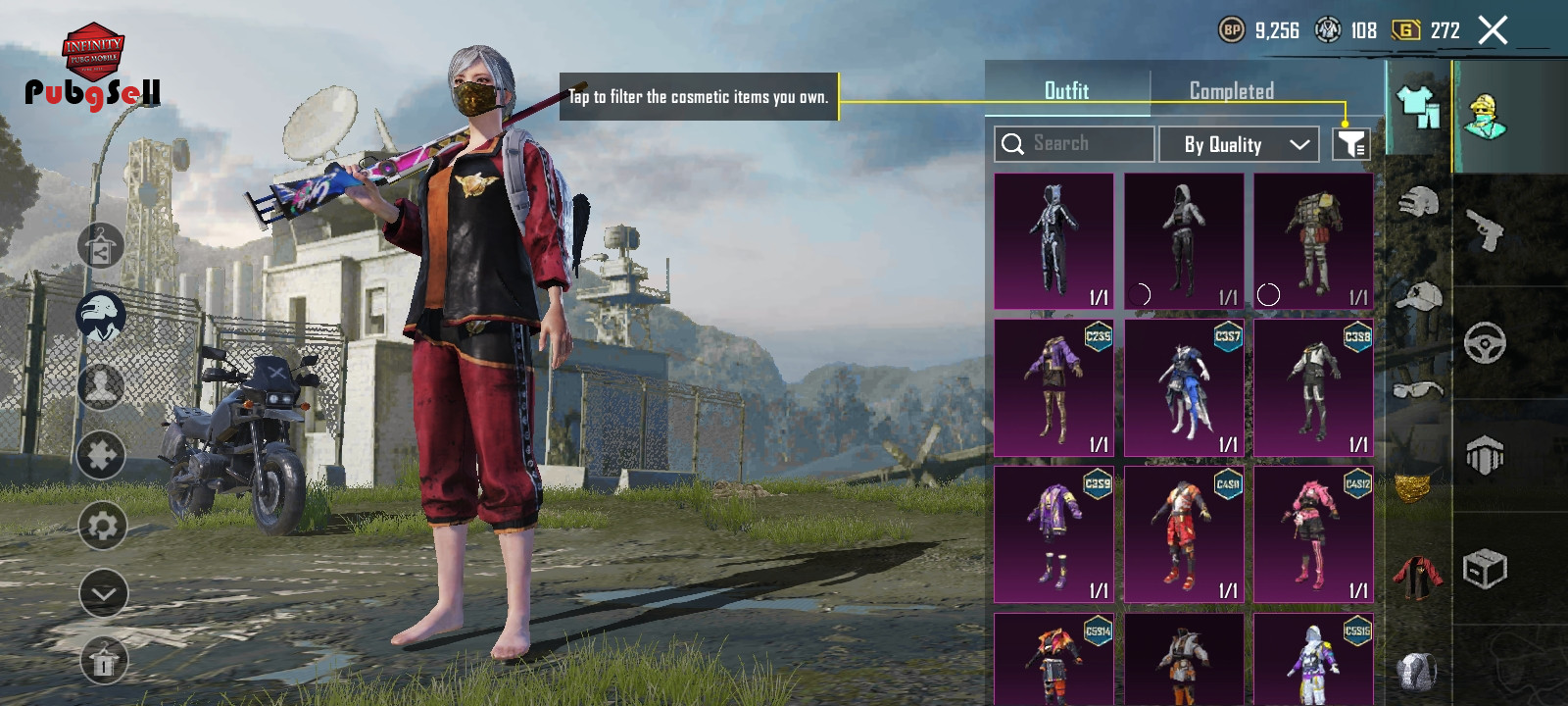1568x706 pixels.
Task: Tap the trash can delete button
Action: [103, 662]
